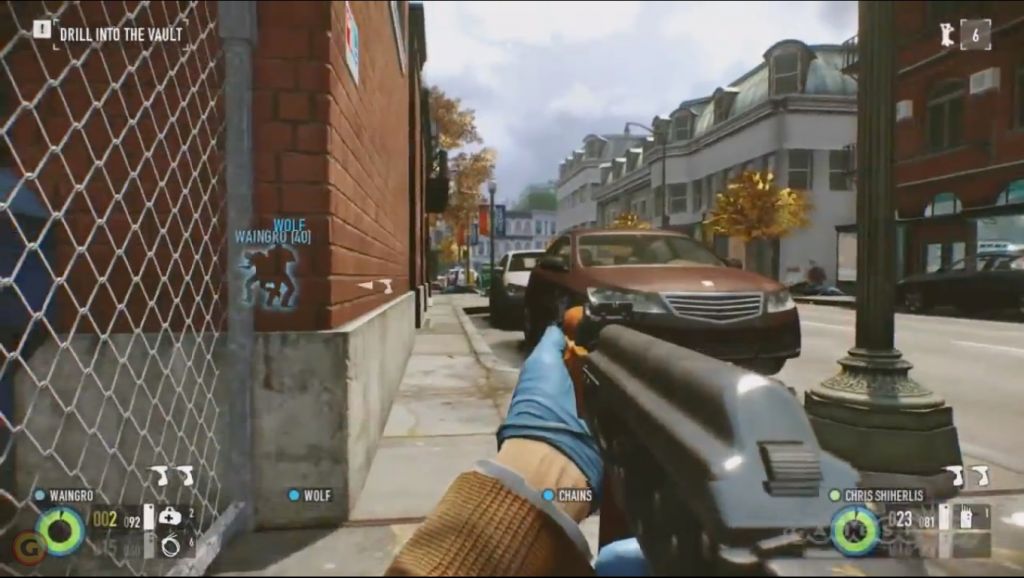This screenshot has width=1024, height=578.
Task: Click the Chris Shiherlis player name
Action: [x=883, y=495]
